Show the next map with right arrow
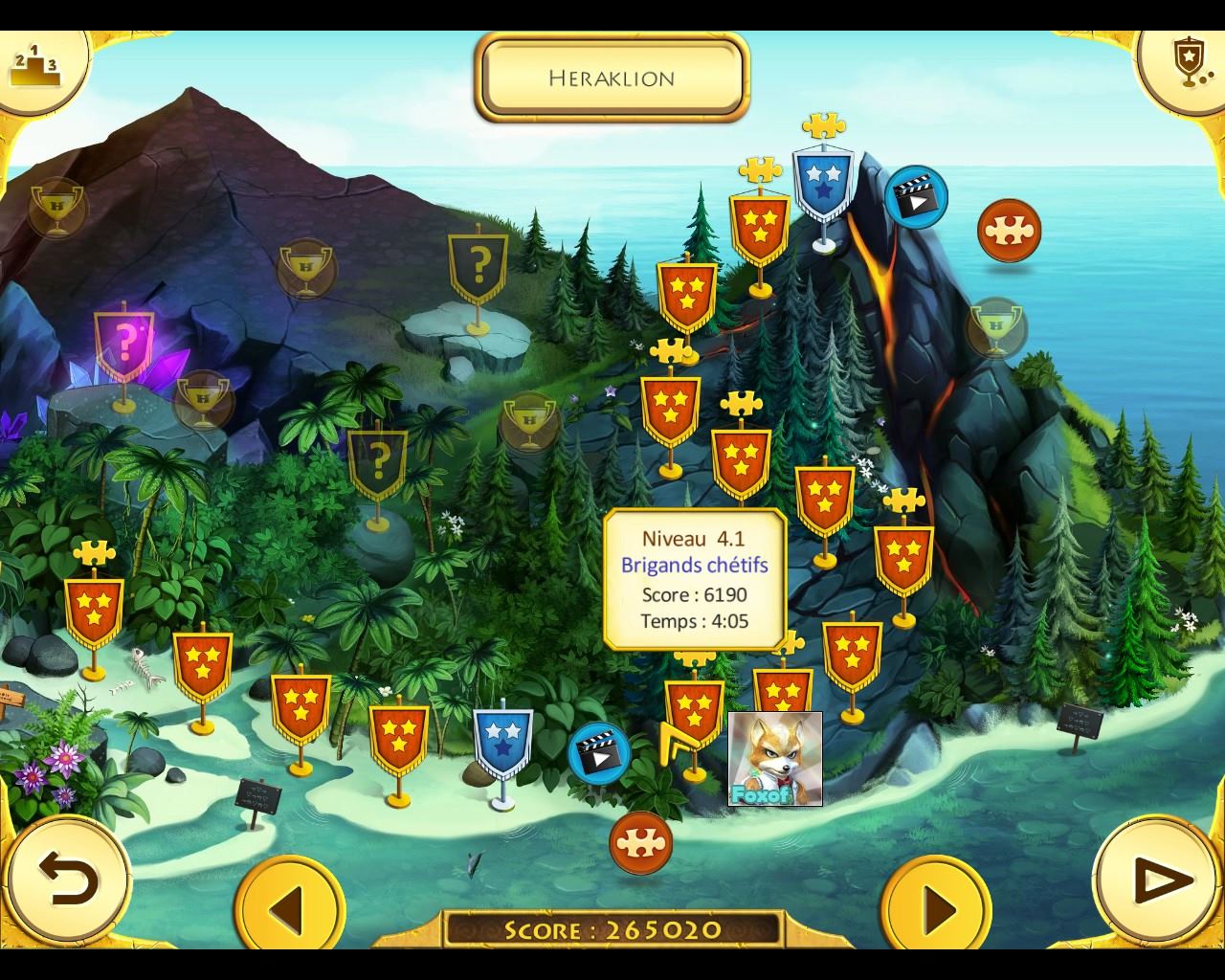The image size is (1225, 980). pos(936,907)
